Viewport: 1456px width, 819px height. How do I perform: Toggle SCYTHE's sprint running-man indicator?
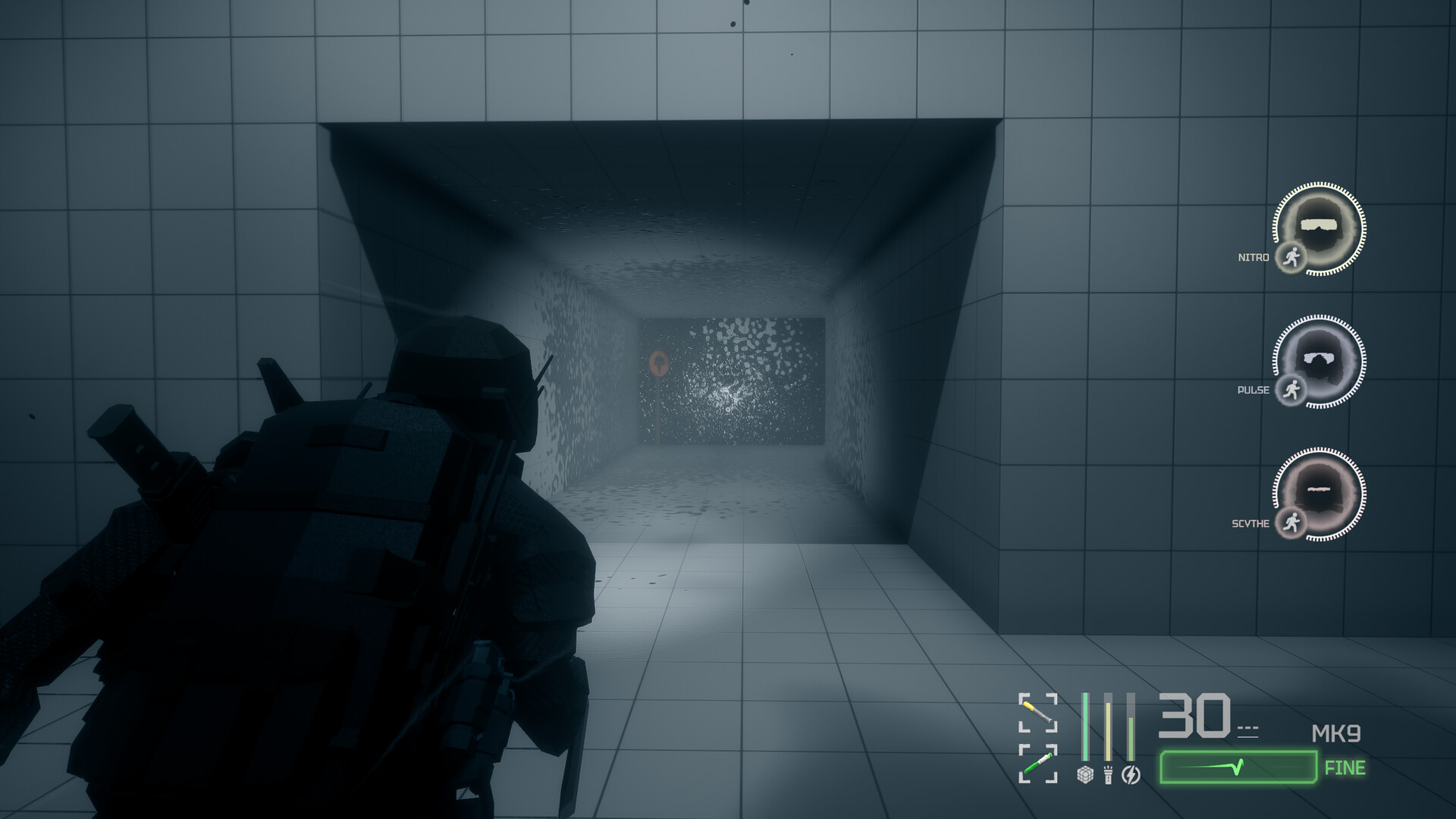pyautogui.click(x=1291, y=522)
